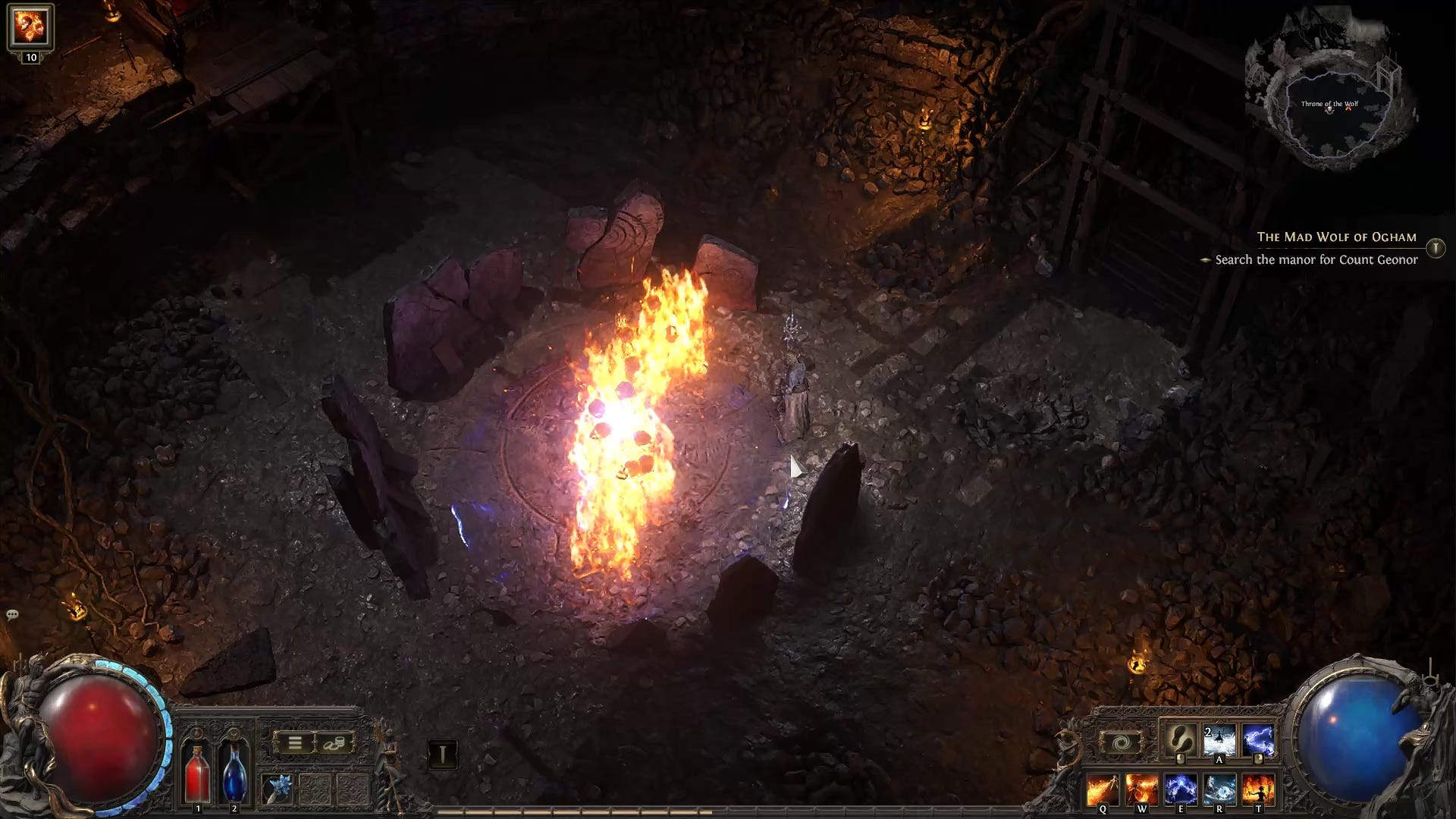The height and width of the screenshot is (819, 1456).
Task: Toggle the round quest tracker button
Action: pyautogui.click(x=1436, y=248)
